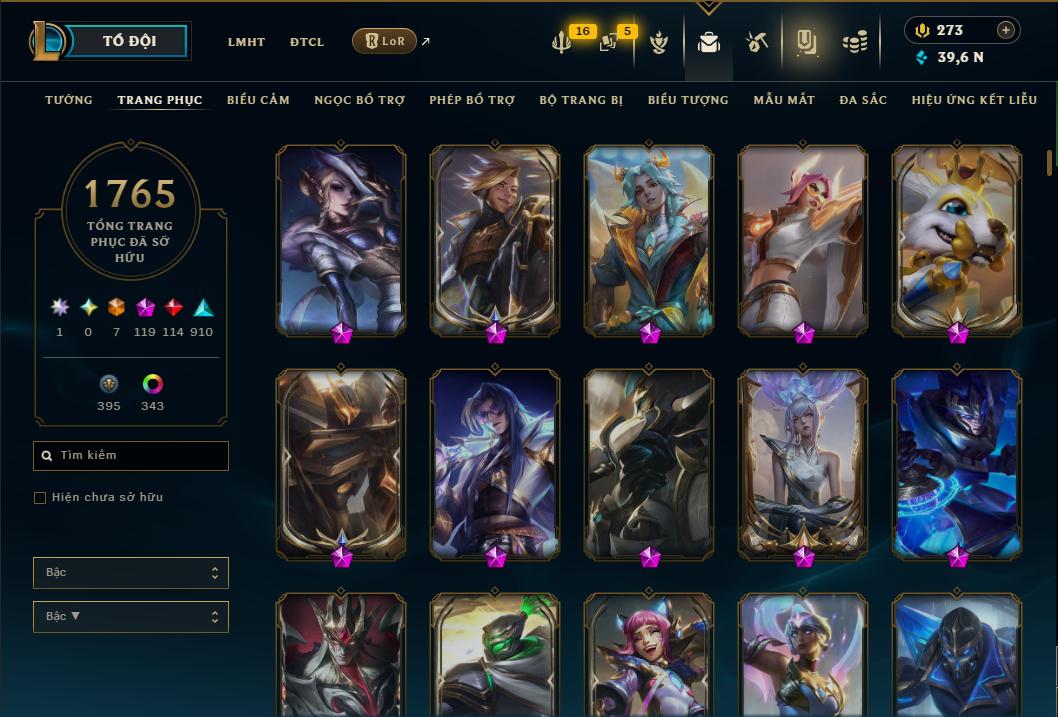Show the BIỂU TƯỢNG icons tab

tap(688, 100)
